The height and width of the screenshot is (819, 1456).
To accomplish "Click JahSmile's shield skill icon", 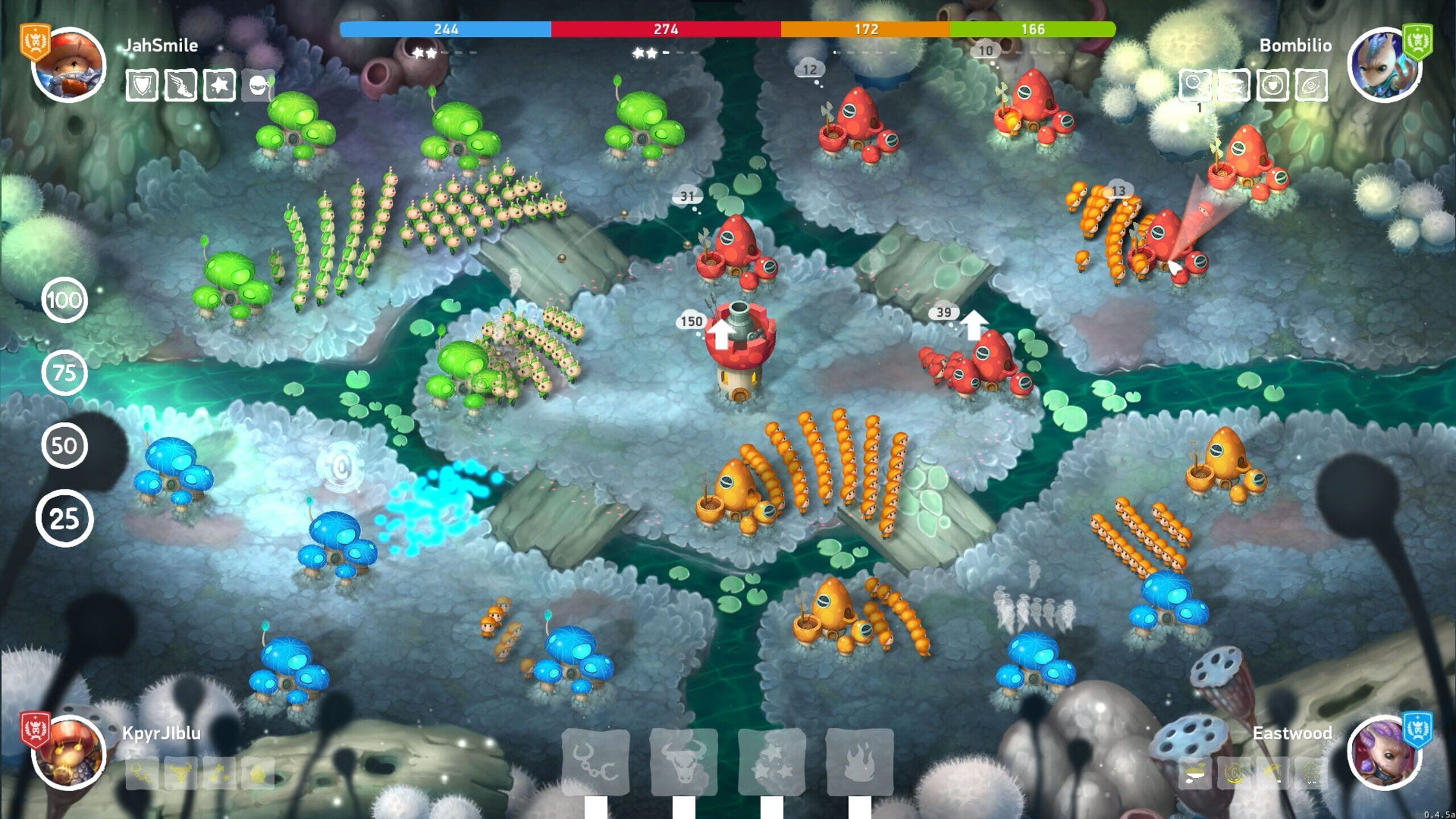I will (x=142, y=85).
